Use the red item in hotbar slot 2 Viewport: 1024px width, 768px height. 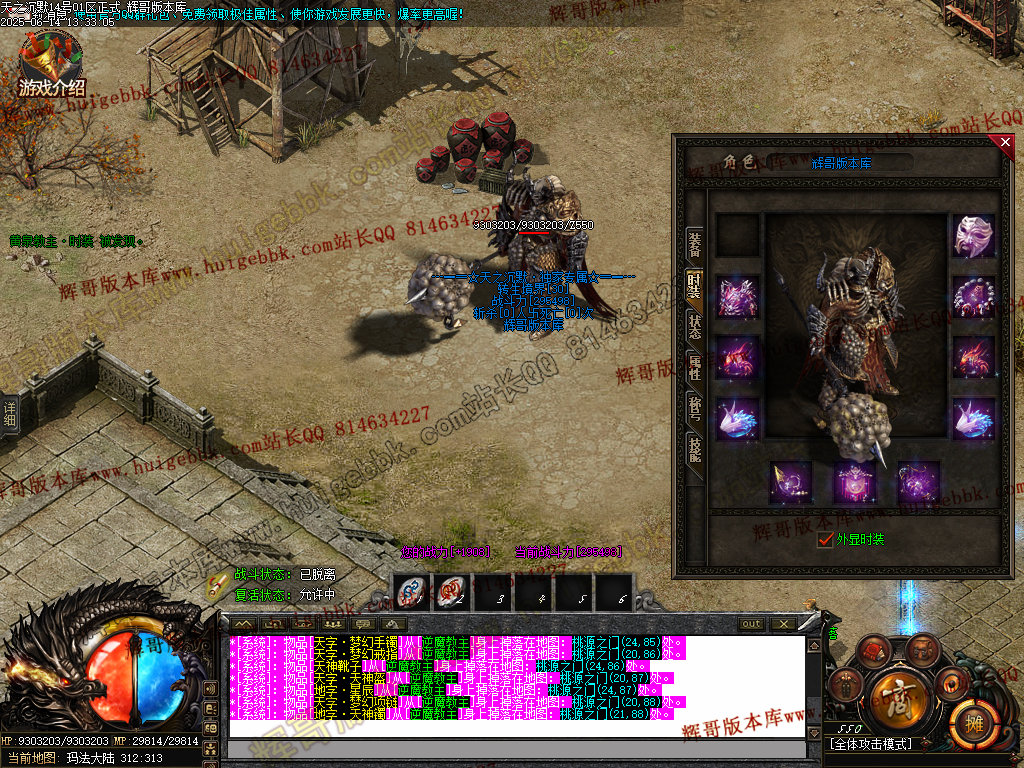click(451, 593)
